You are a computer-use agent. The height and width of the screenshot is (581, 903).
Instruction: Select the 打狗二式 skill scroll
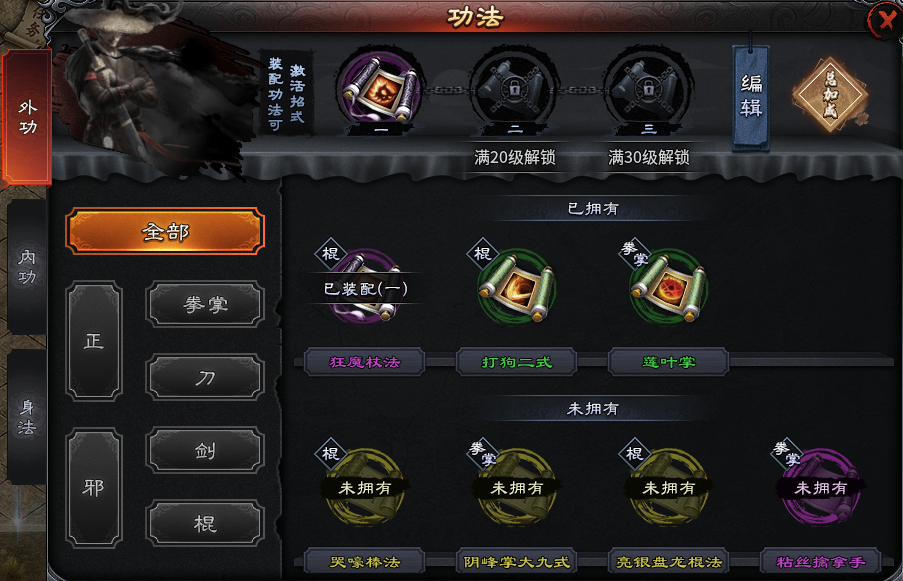(x=517, y=289)
